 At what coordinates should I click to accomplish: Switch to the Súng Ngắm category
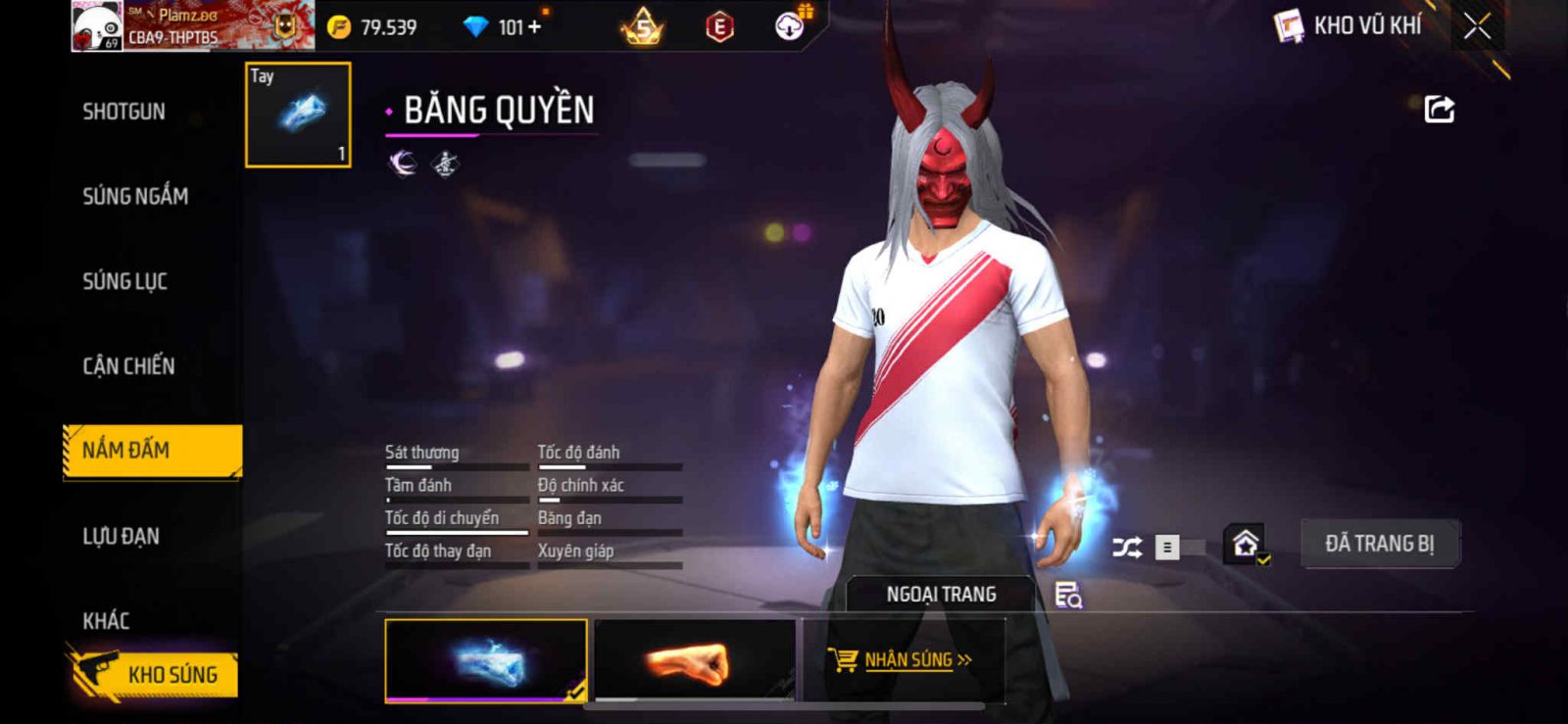[x=135, y=197]
